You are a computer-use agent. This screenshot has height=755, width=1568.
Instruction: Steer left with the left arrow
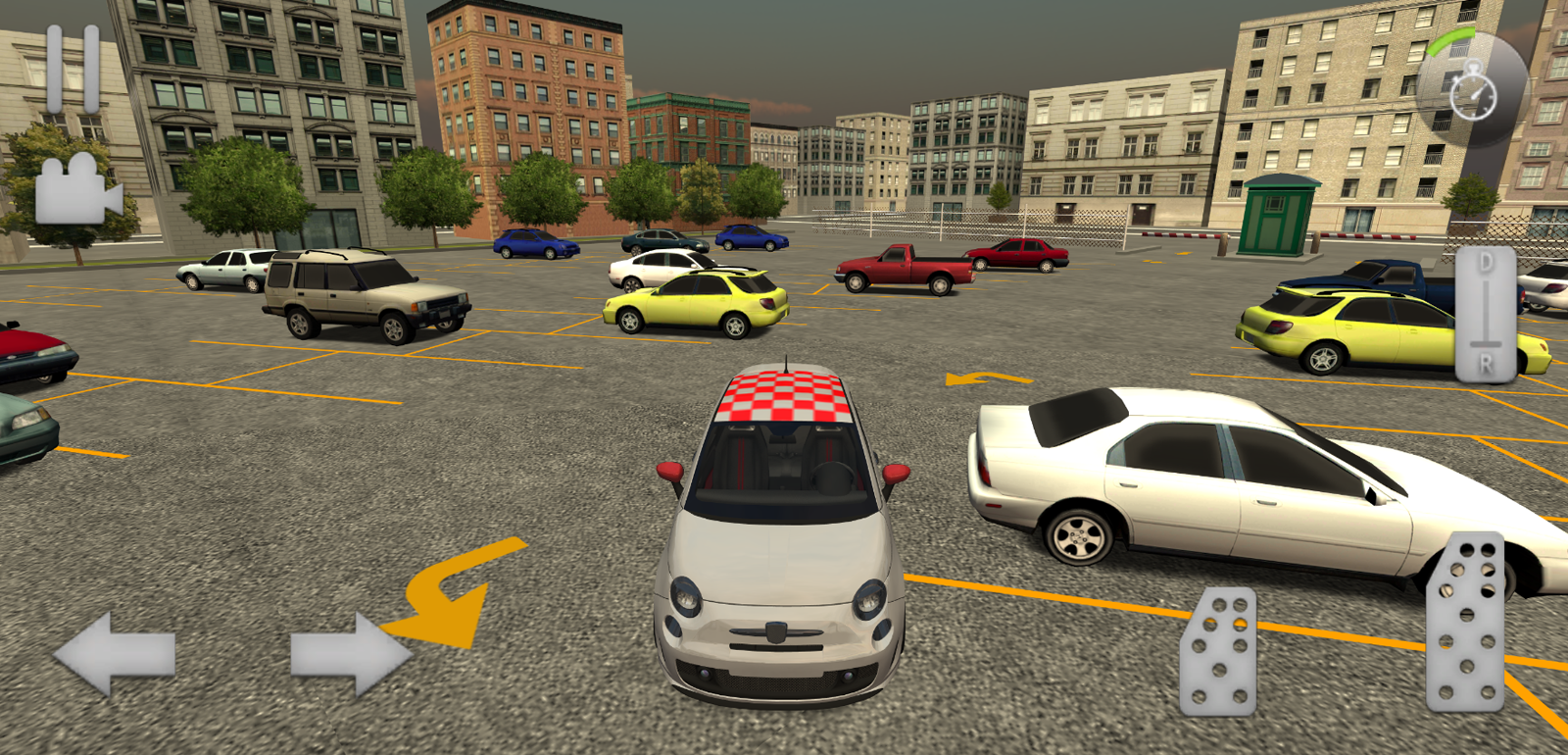point(115,654)
